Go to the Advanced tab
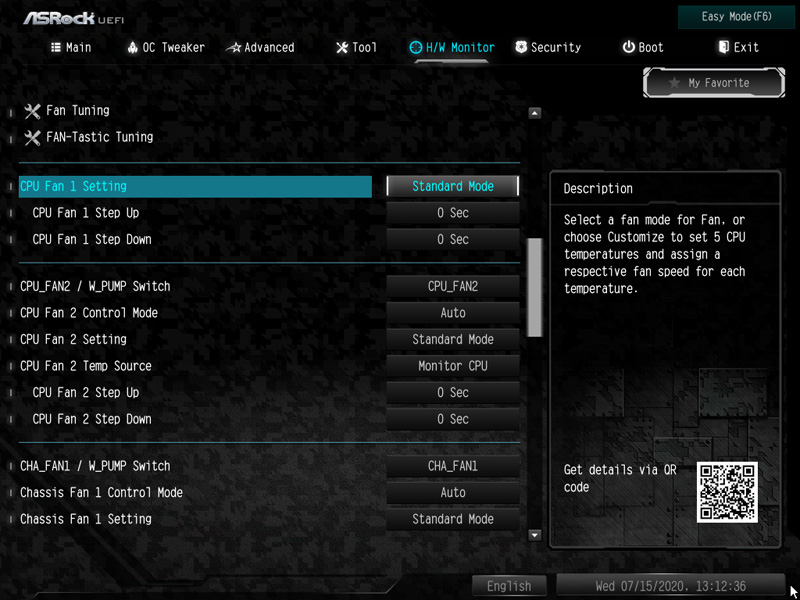 point(261,47)
